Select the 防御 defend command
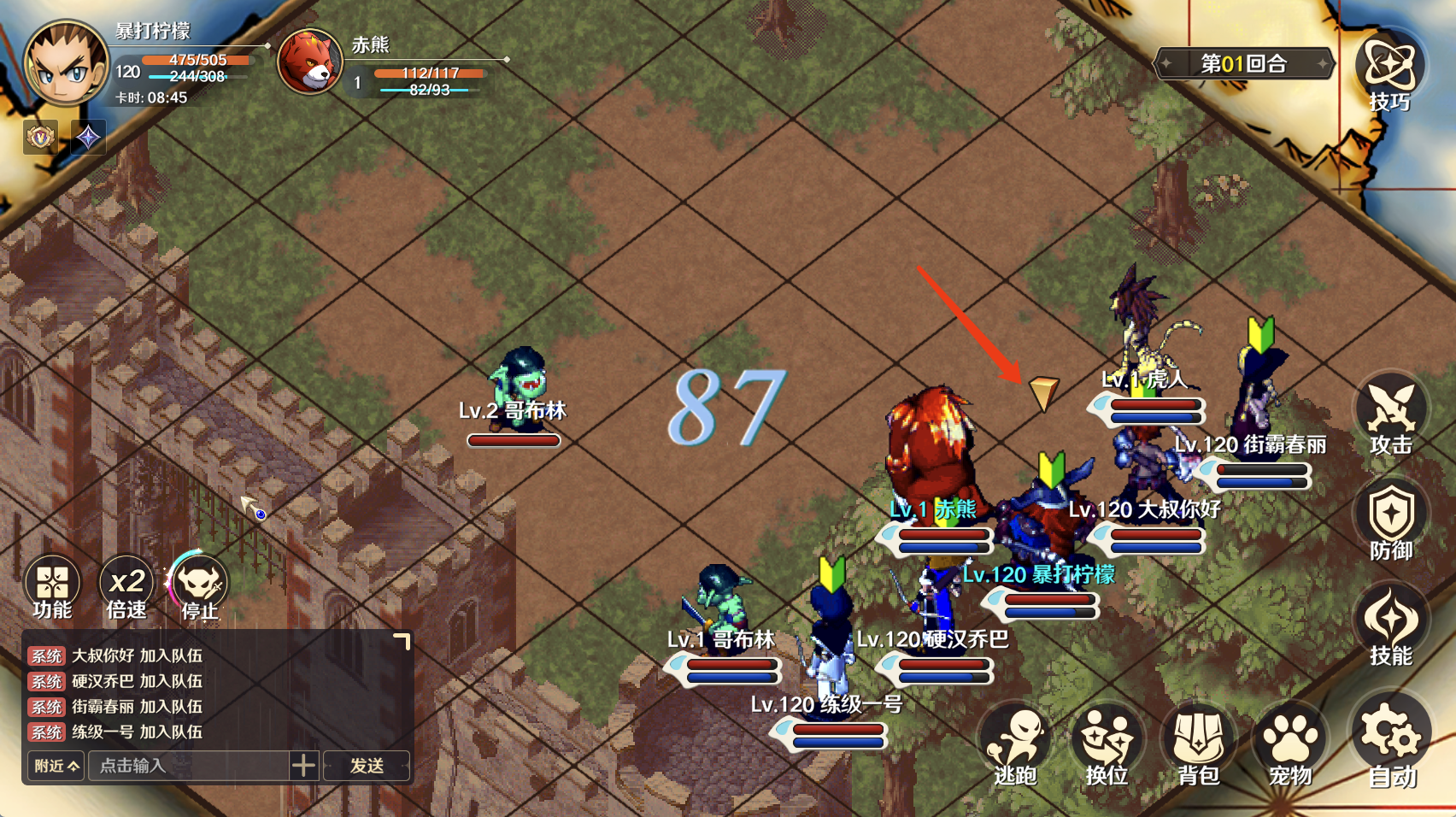 1390,520
